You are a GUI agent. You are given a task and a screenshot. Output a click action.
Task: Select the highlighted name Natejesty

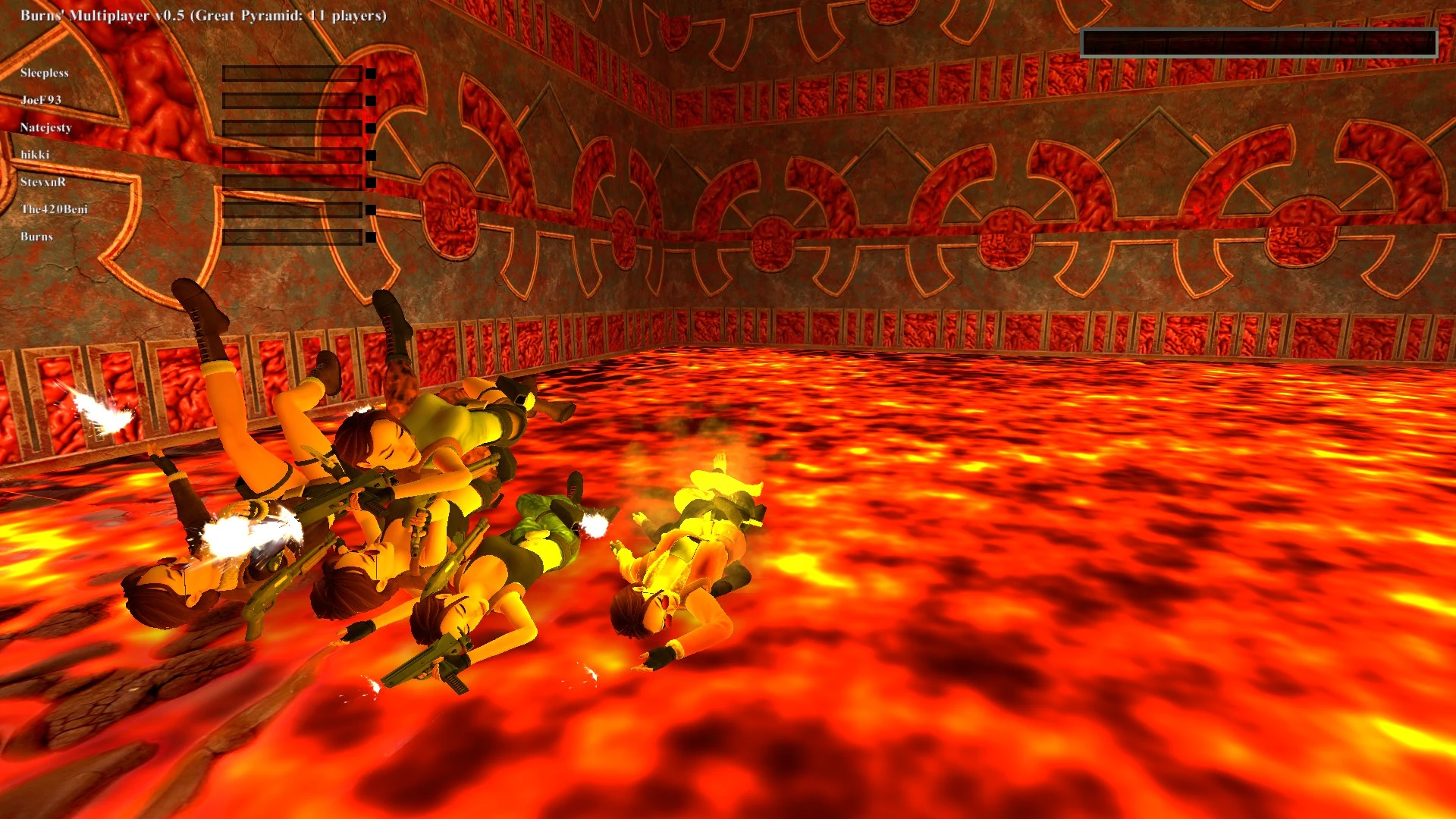click(x=44, y=127)
